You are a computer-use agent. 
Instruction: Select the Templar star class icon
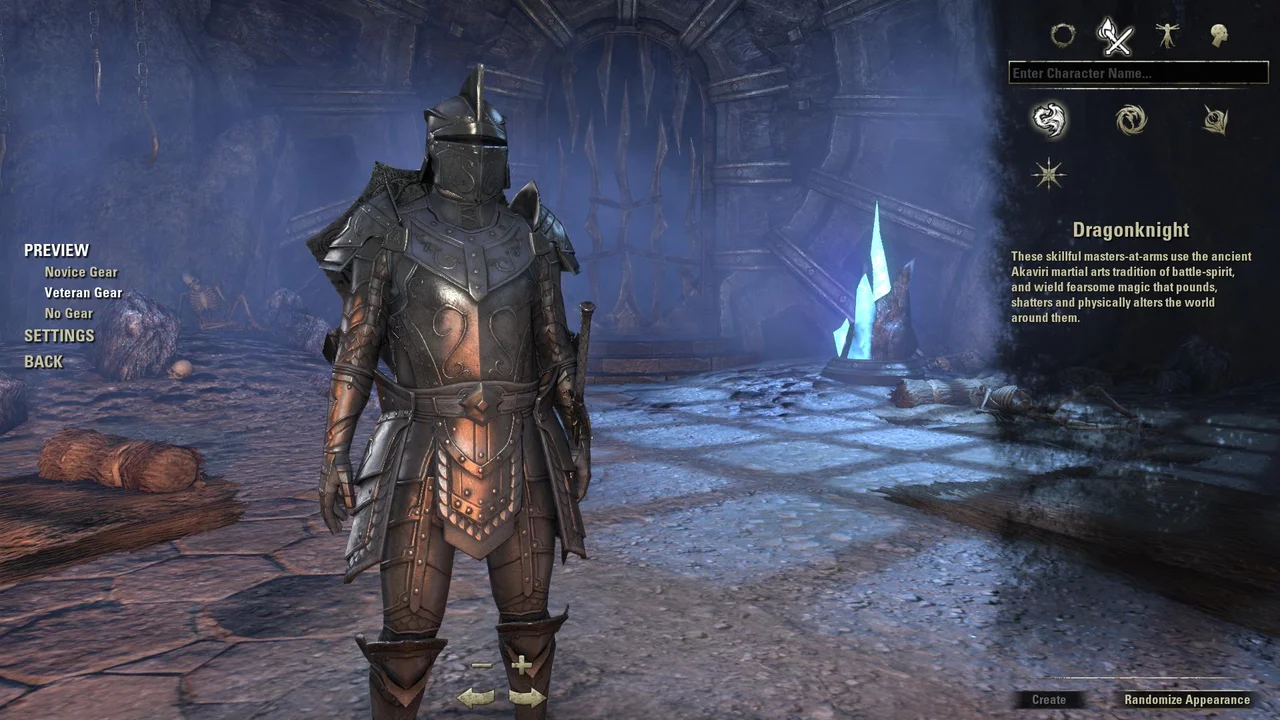(1048, 174)
